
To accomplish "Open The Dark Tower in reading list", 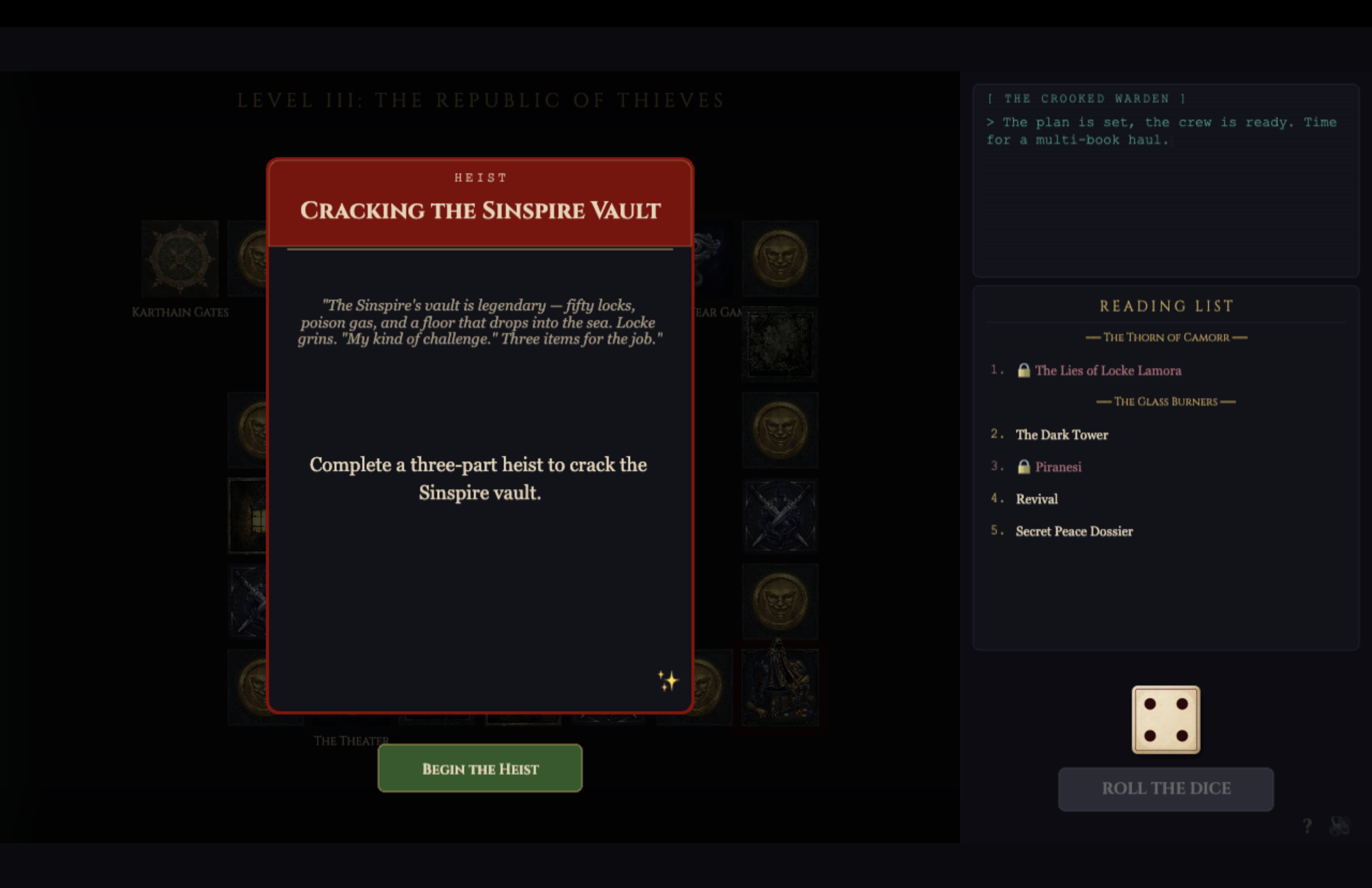I will click(1061, 434).
